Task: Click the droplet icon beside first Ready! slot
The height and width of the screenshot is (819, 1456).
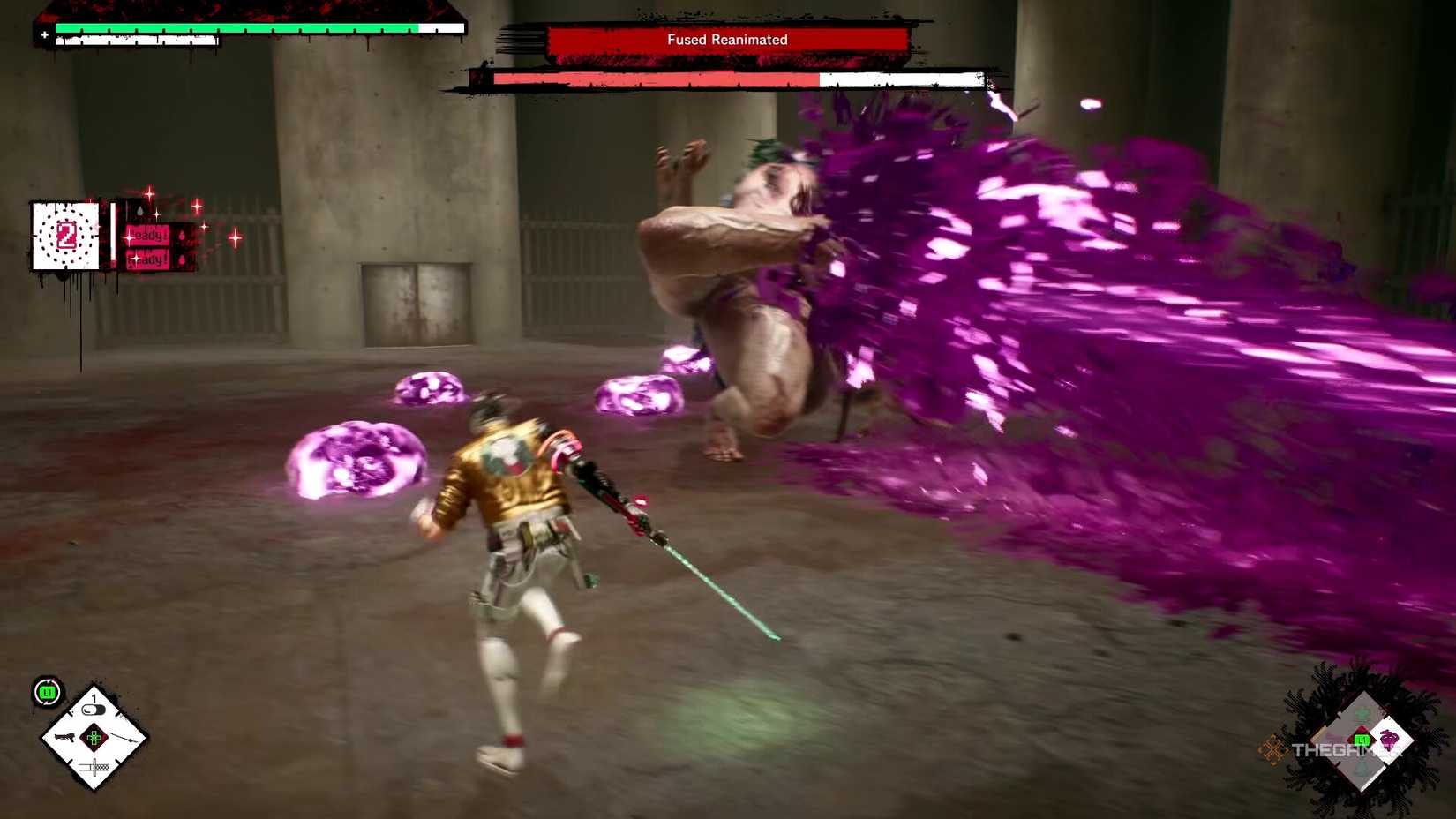Action: pos(183,236)
